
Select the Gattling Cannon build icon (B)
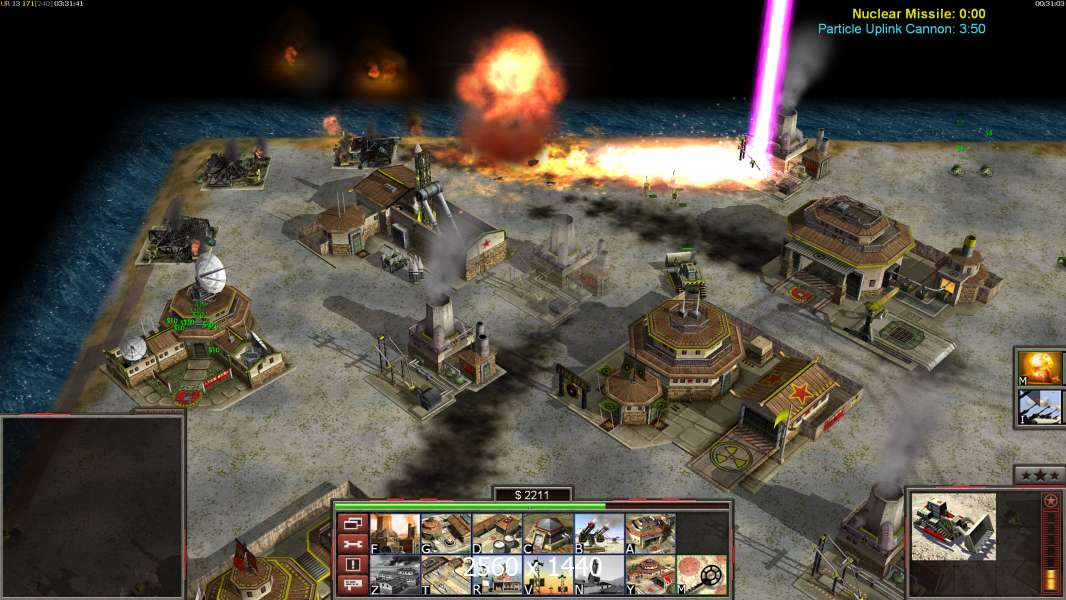click(x=599, y=533)
